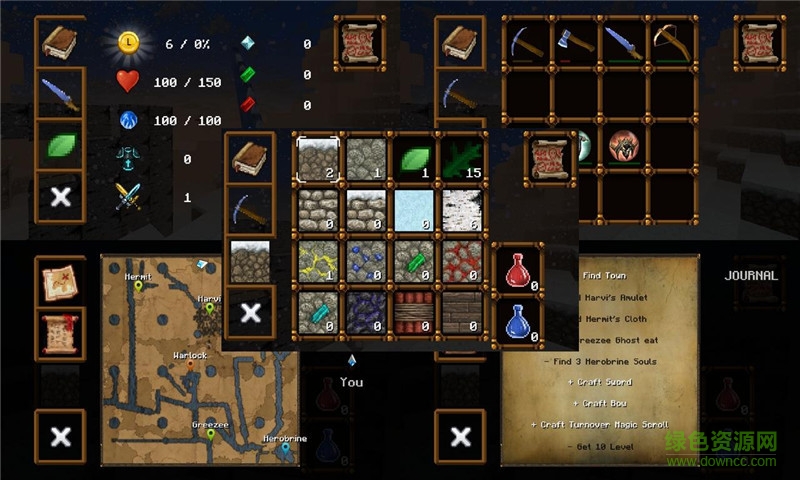Select the round demon-face amulet slot

(623, 147)
